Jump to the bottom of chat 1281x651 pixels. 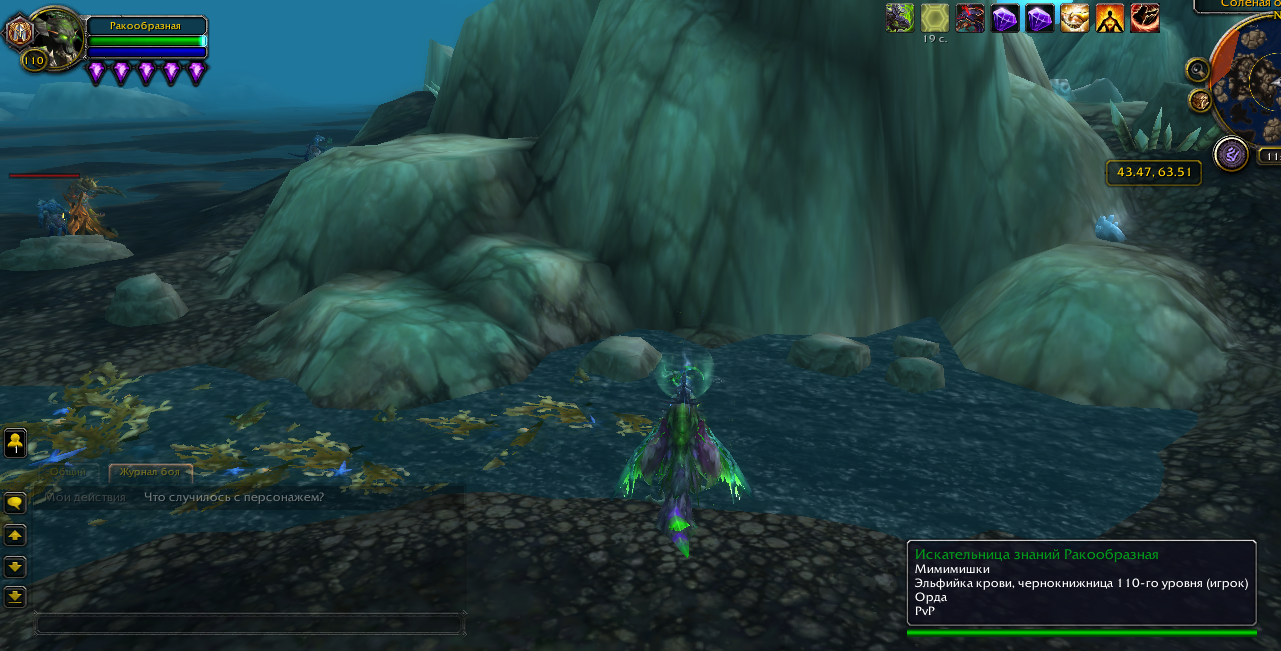[x=15, y=597]
